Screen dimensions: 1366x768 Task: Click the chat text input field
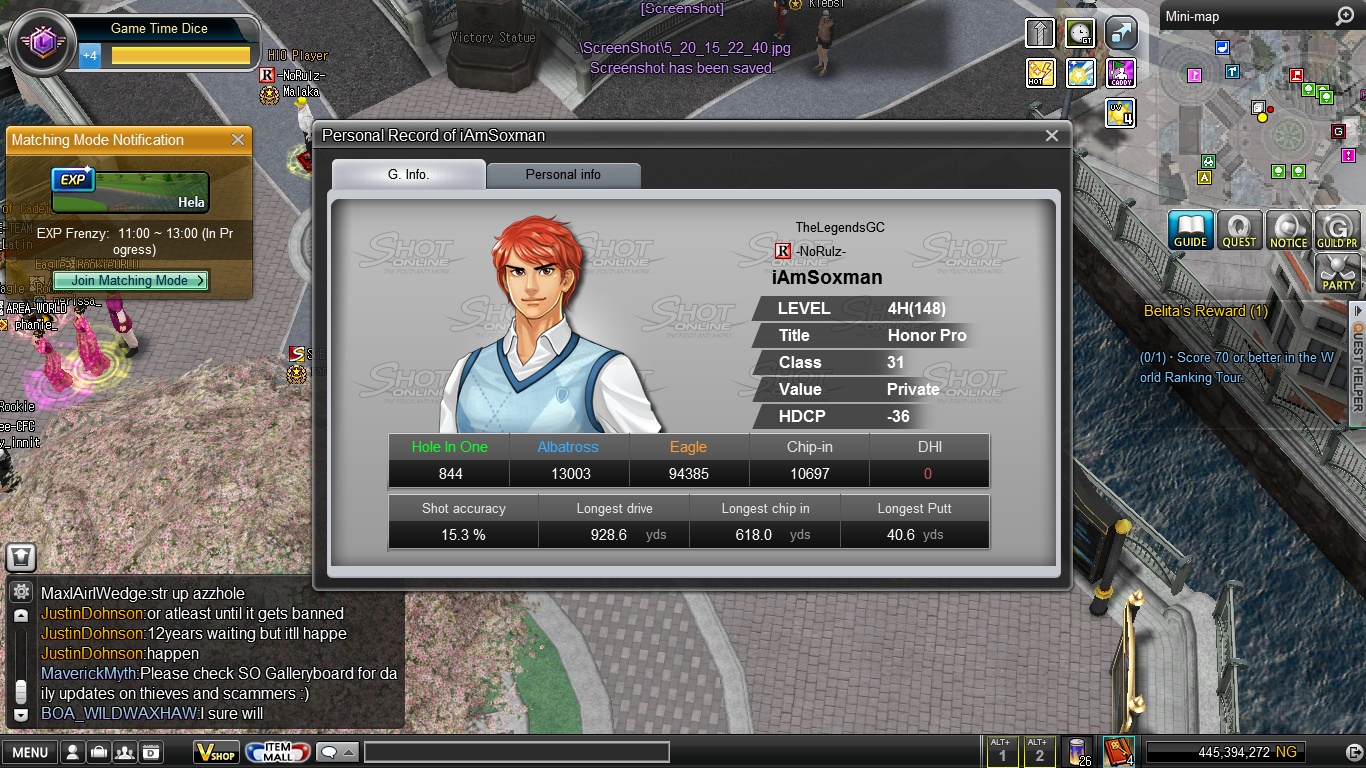tap(516, 753)
